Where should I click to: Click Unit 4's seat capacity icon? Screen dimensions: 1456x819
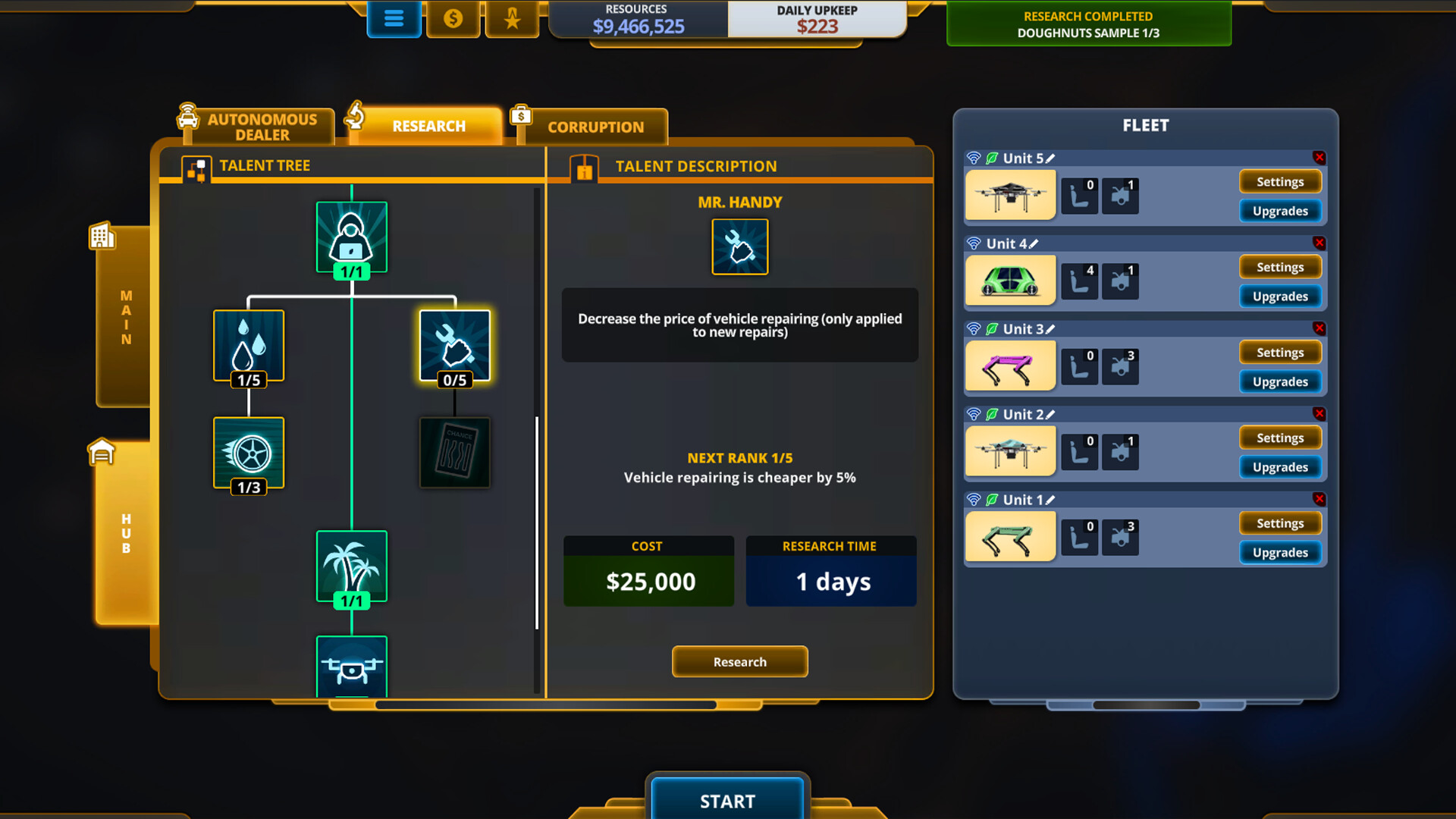1080,281
